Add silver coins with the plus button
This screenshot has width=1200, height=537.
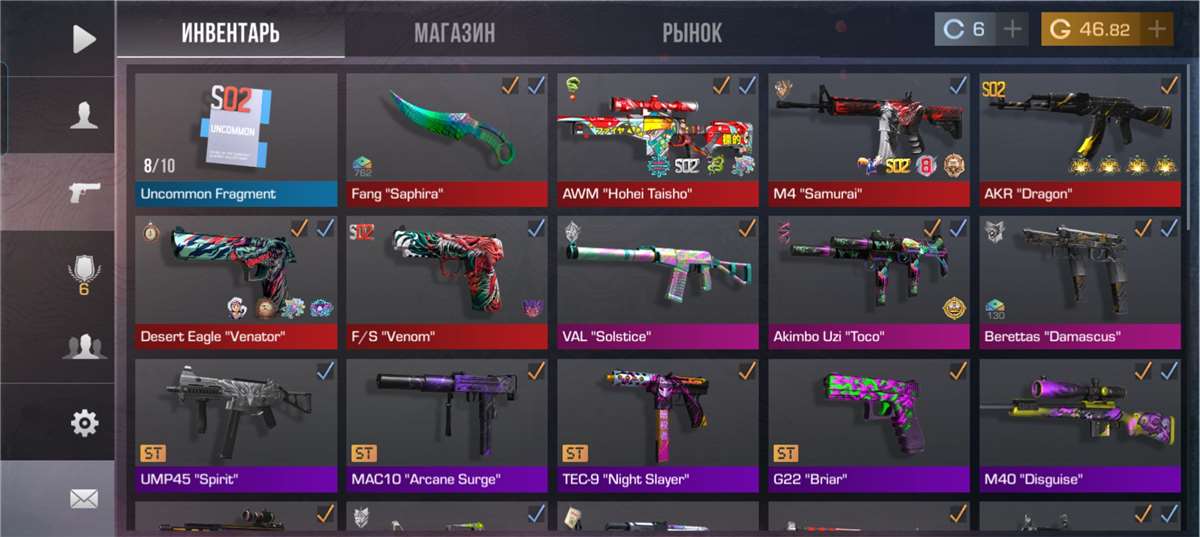[1012, 29]
